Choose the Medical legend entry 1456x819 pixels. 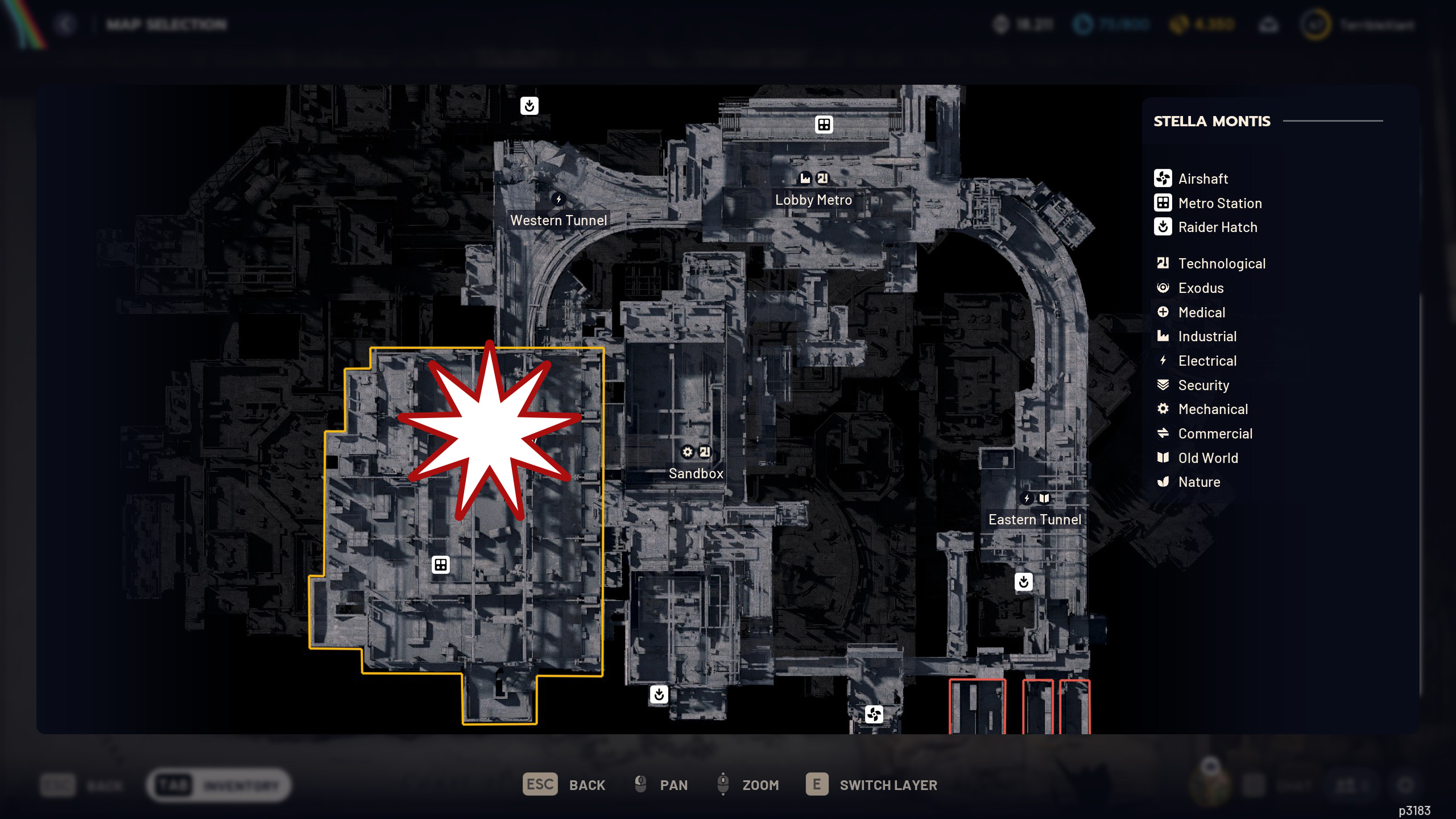click(x=1201, y=312)
